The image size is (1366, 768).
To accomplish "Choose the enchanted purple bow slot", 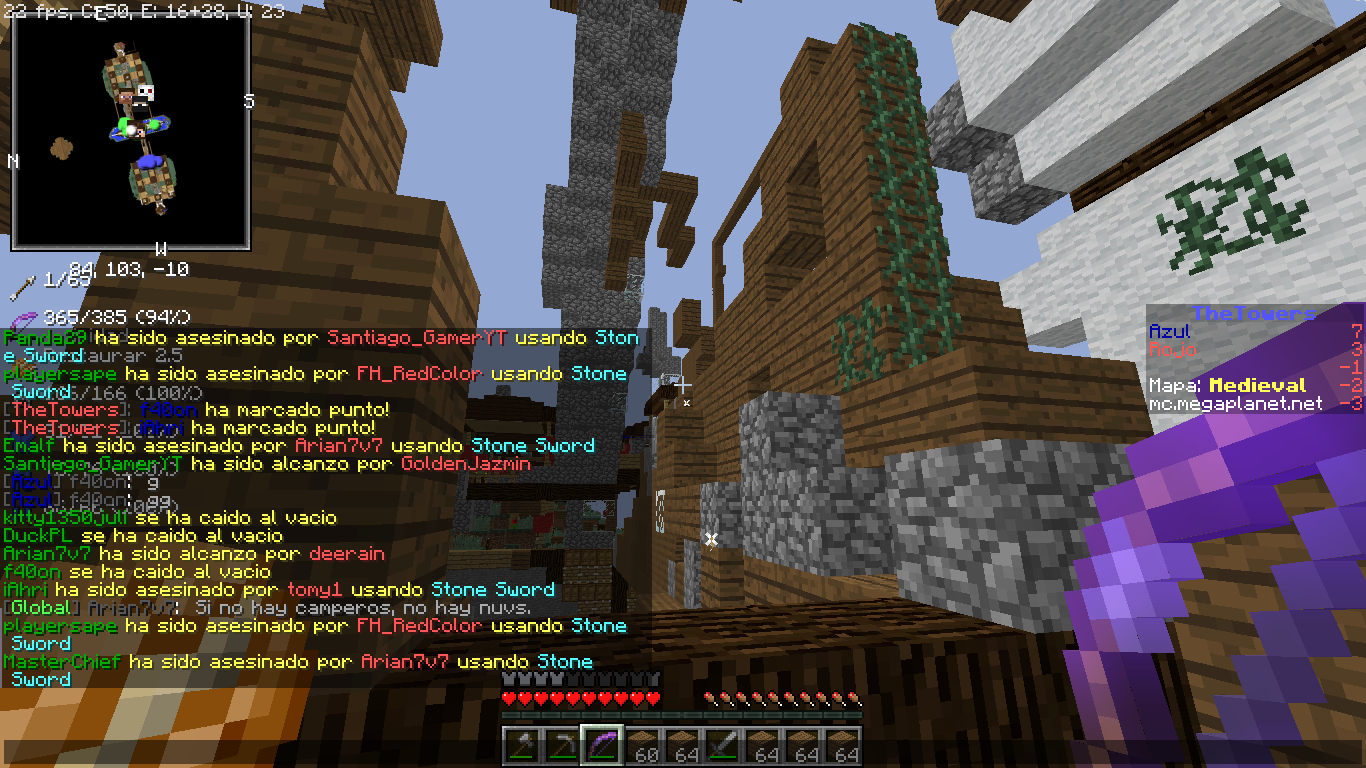I will click(x=602, y=746).
